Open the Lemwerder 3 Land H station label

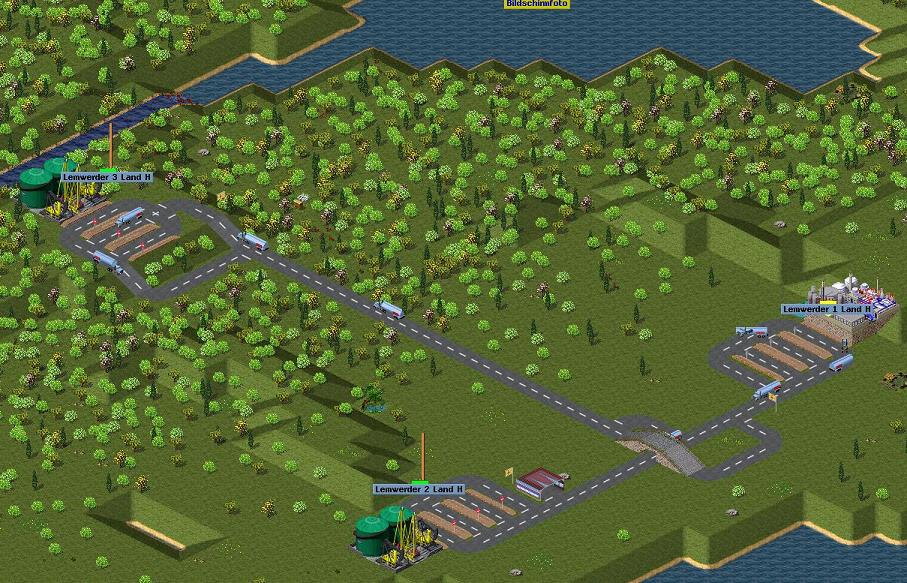[107, 177]
